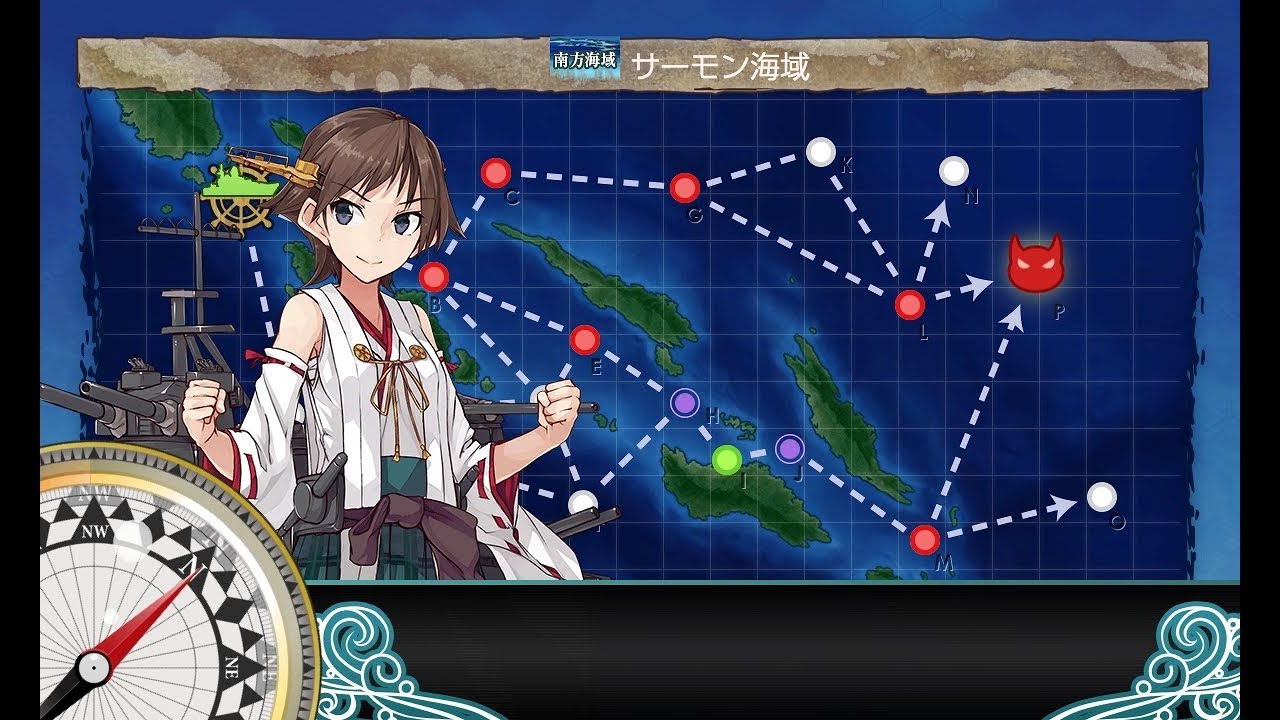Click the green node I
Viewport: 1280px width, 720px height.
[x=727, y=460]
